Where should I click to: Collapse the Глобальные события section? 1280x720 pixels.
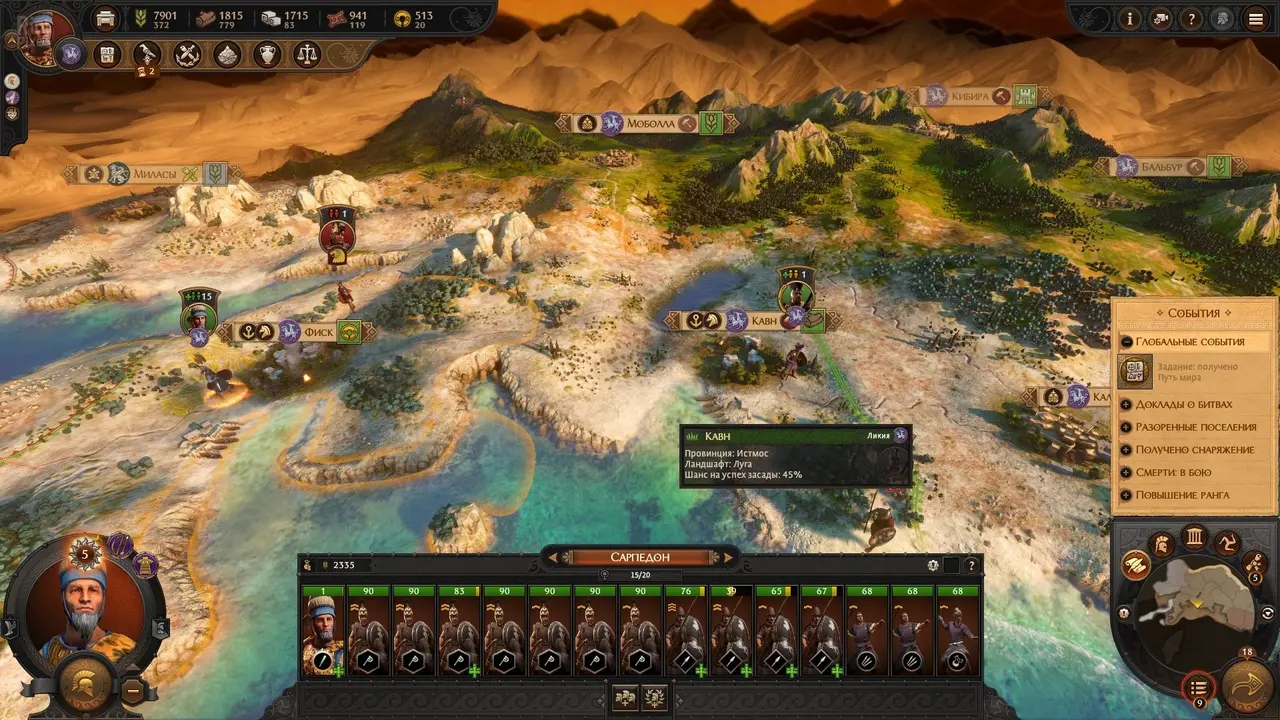pyautogui.click(x=1126, y=342)
